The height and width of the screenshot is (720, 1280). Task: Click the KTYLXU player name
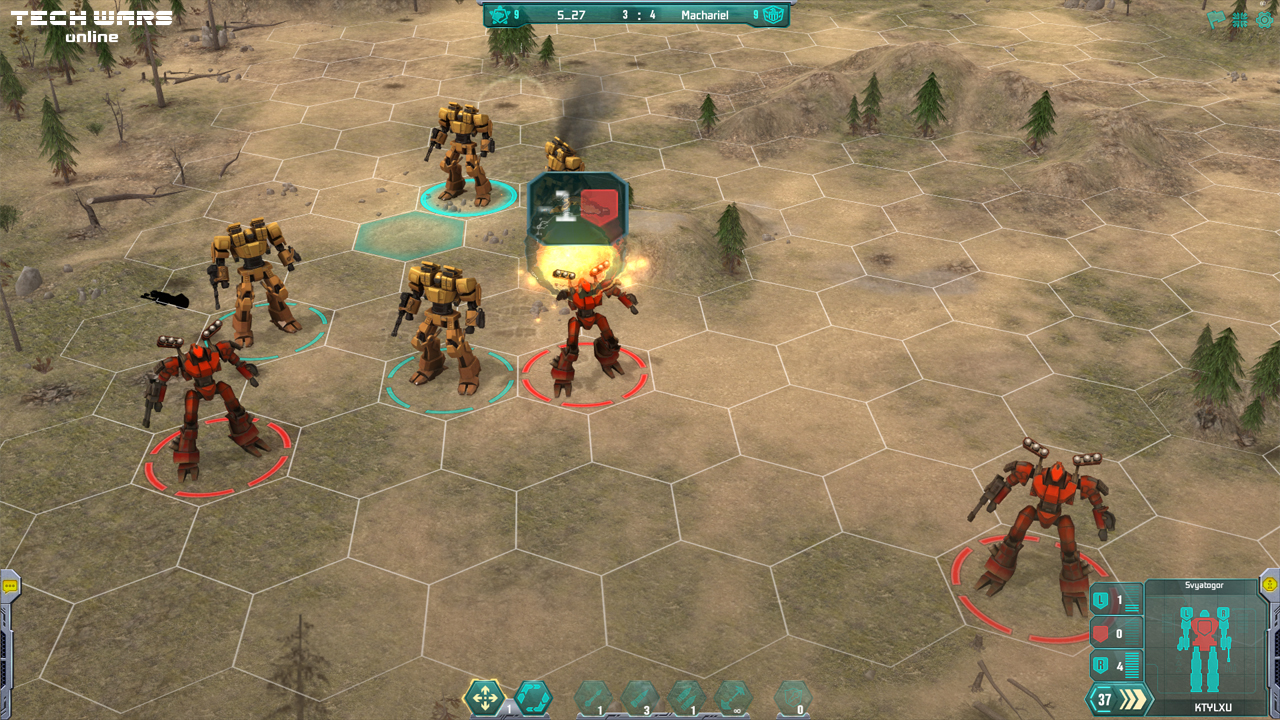1214,707
